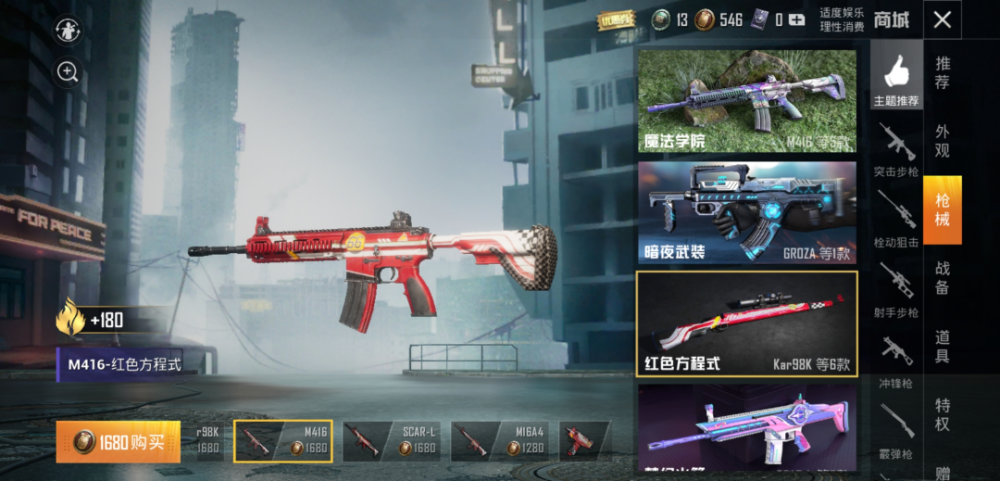Choose the SCAR-L skin slot
Viewport: 1000px width, 481px height.
391,441
